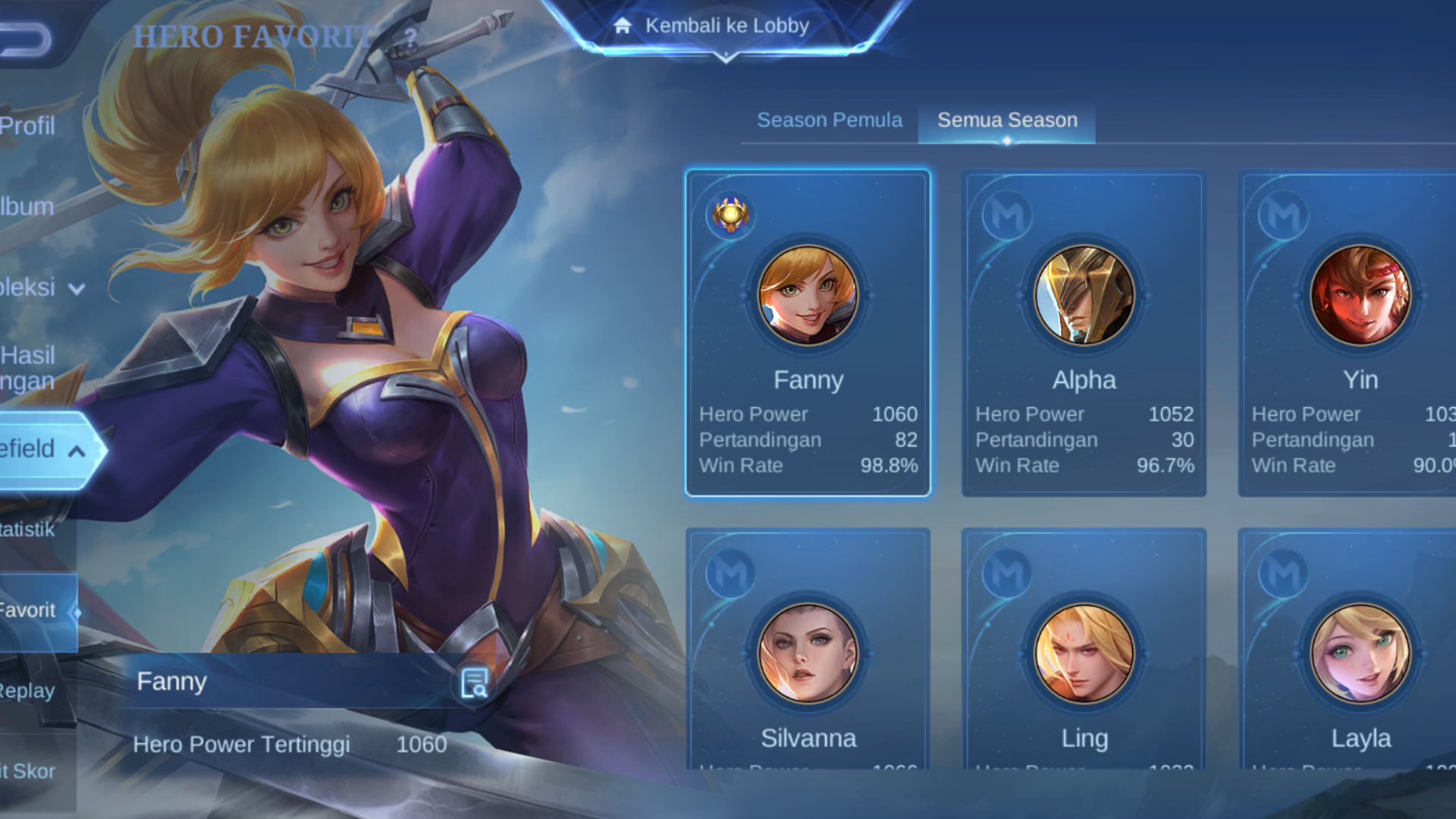Collapse the Battlefield menu section
Image resolution: width=1456 pixels, height=819 pixels.
tap(42, 450)
